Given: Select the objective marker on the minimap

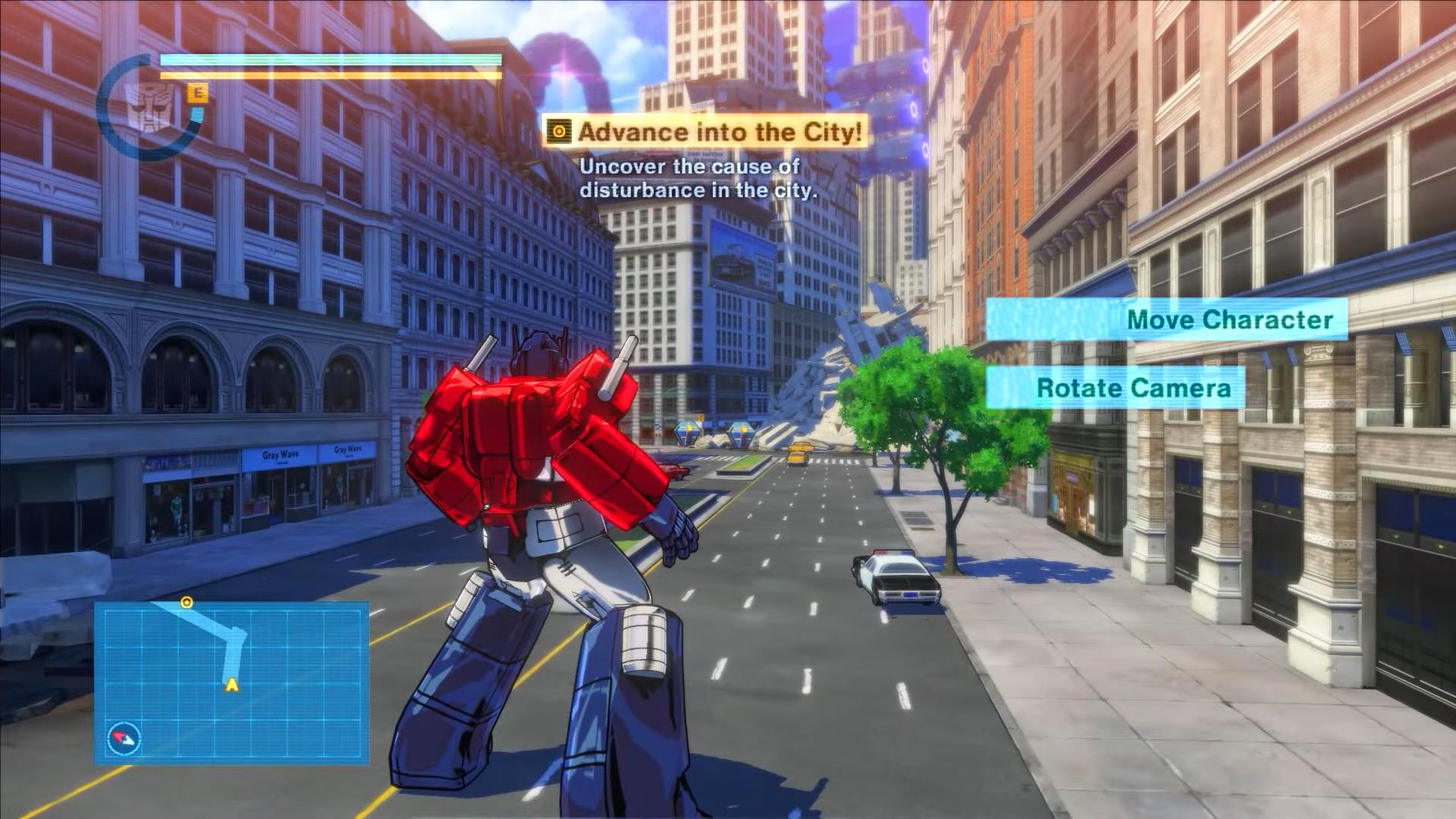Looking at the screenshot, I should click(187, 603).
